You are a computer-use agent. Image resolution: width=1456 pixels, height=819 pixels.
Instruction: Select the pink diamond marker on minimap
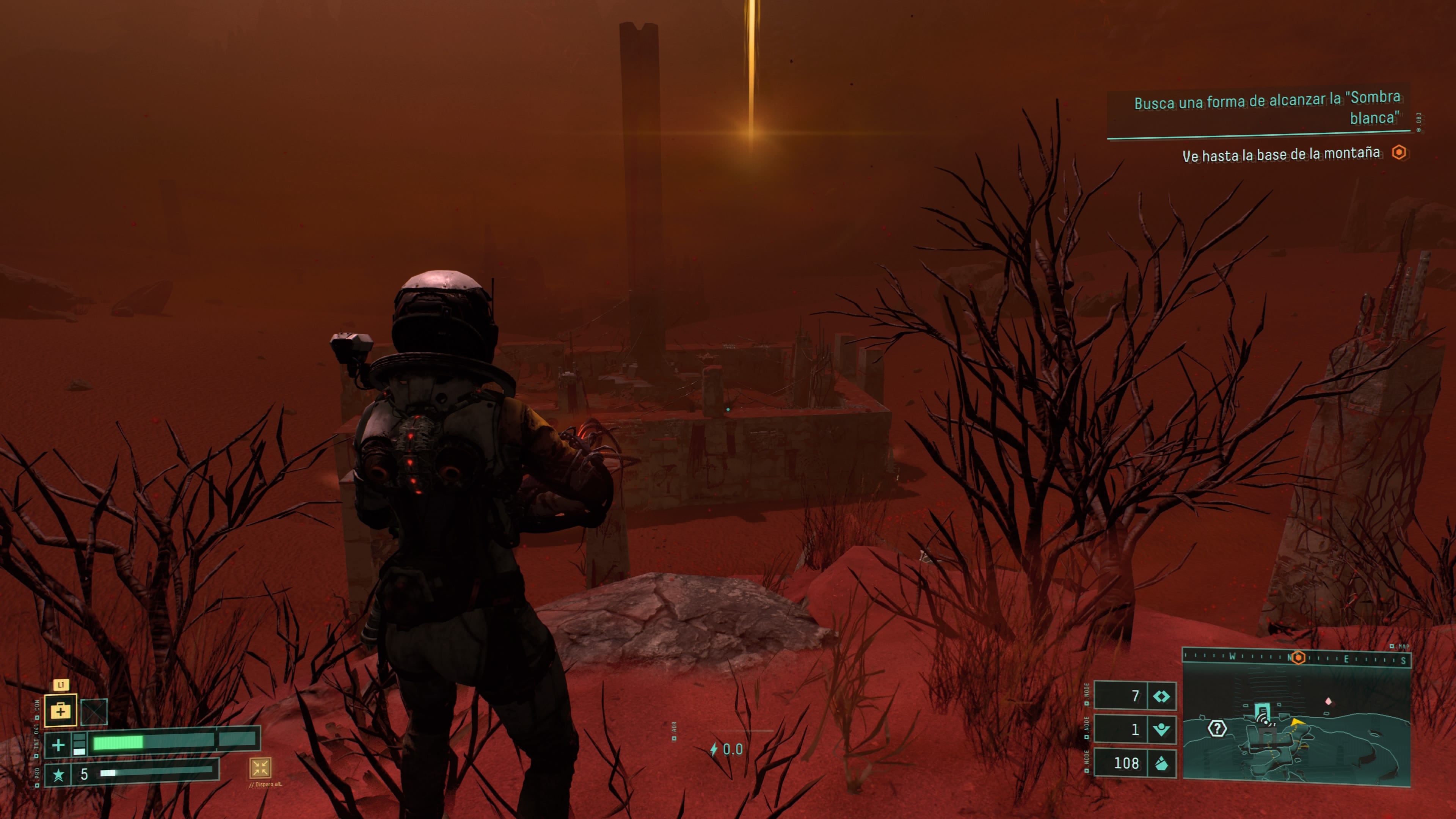click(x=1328, y=701)
